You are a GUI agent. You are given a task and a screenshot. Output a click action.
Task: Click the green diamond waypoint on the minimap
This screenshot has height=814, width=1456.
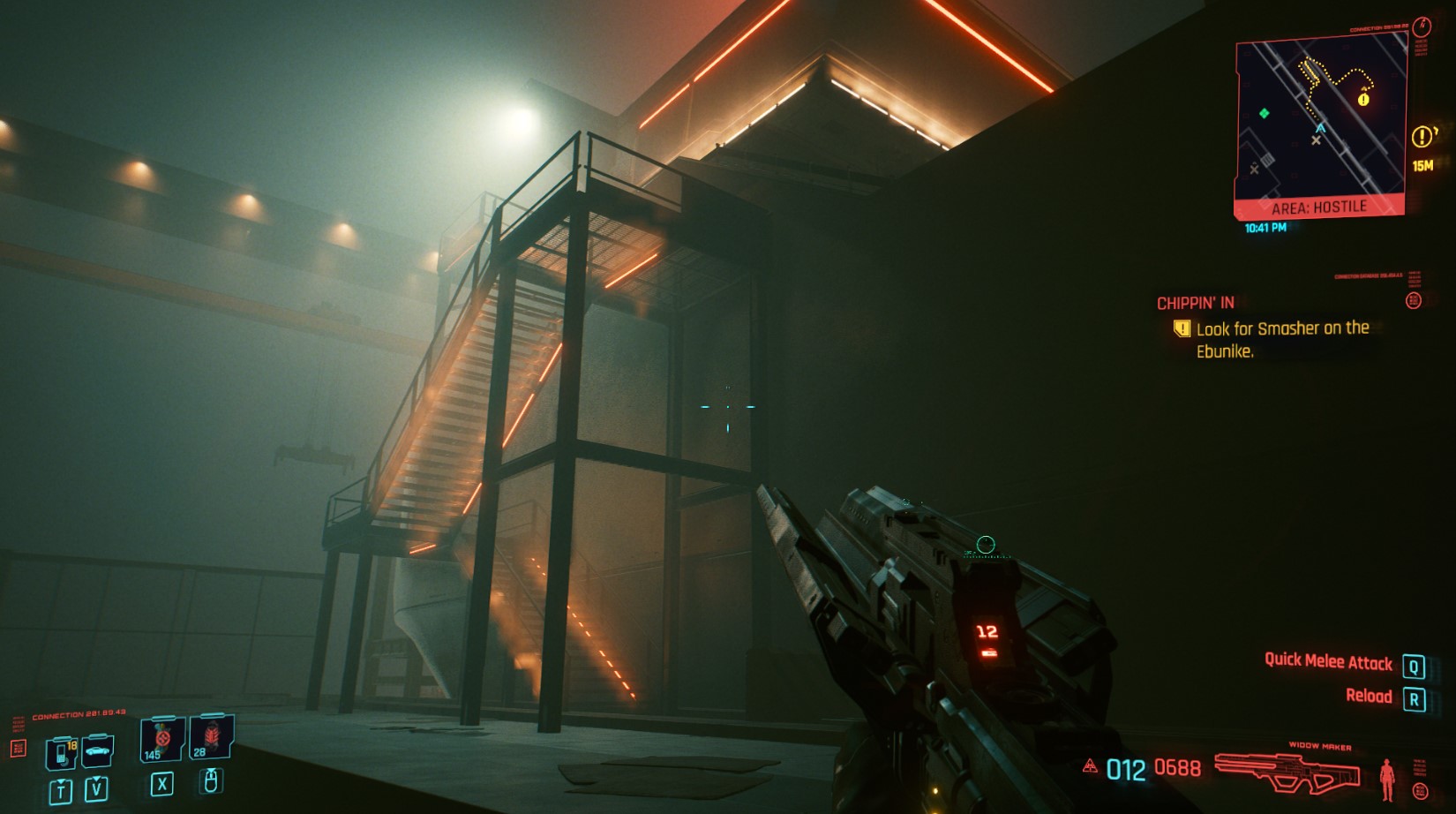pyautogui.click(x=1265, y=114)
